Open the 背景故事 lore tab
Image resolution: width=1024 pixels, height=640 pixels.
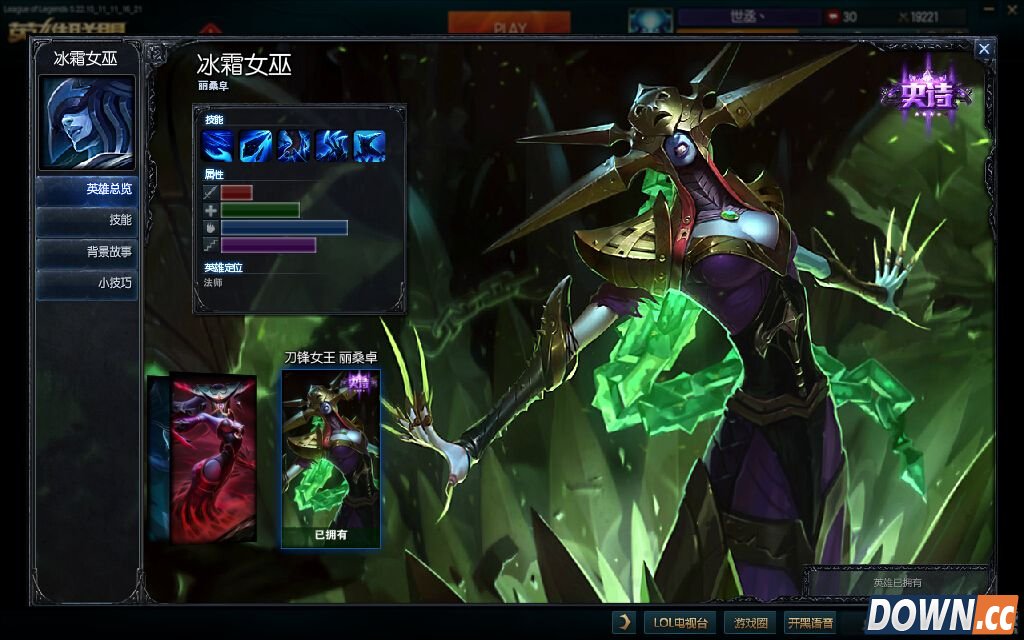pos(87,252)
